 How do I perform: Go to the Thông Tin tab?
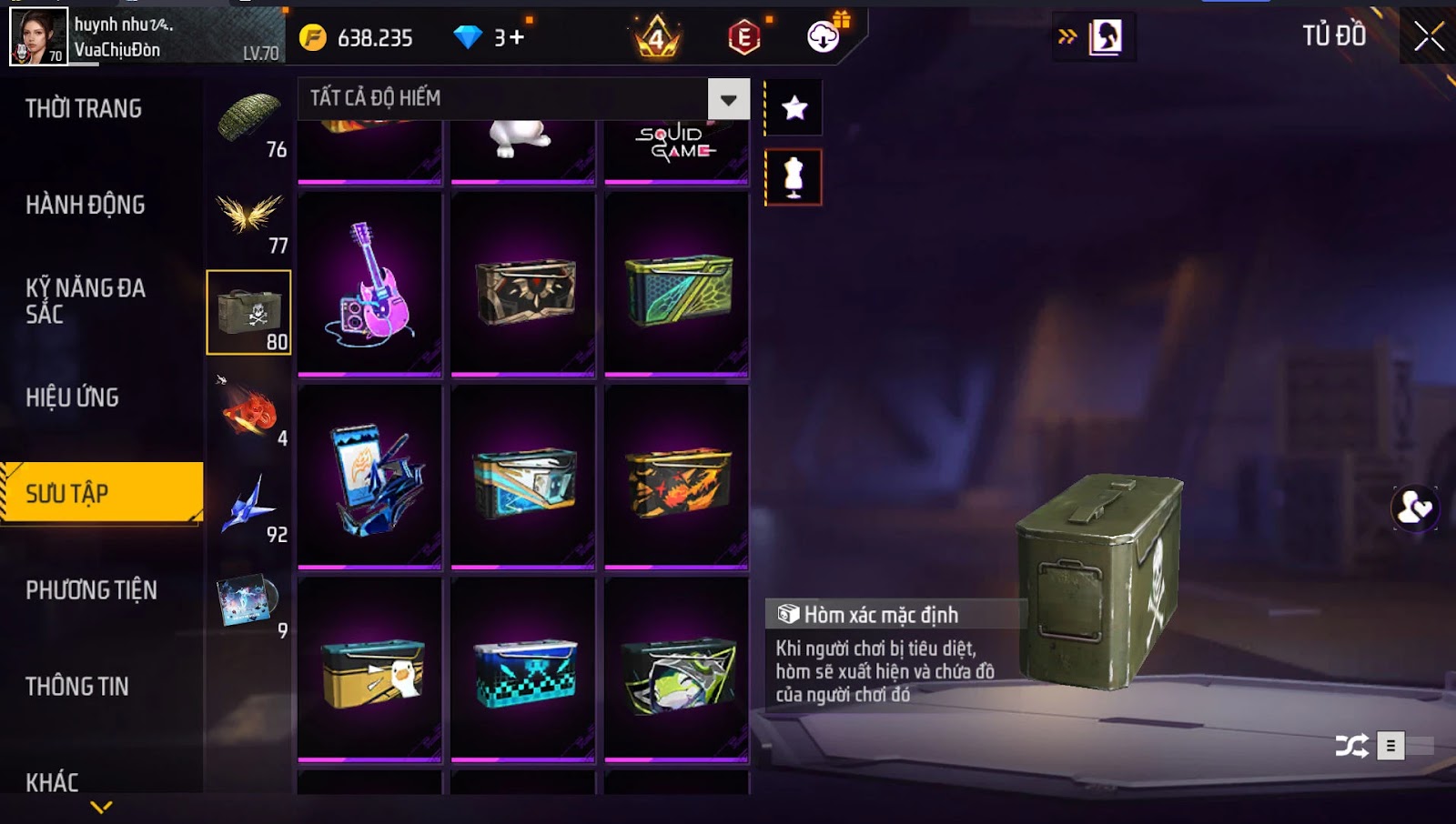tap(77, 687)
